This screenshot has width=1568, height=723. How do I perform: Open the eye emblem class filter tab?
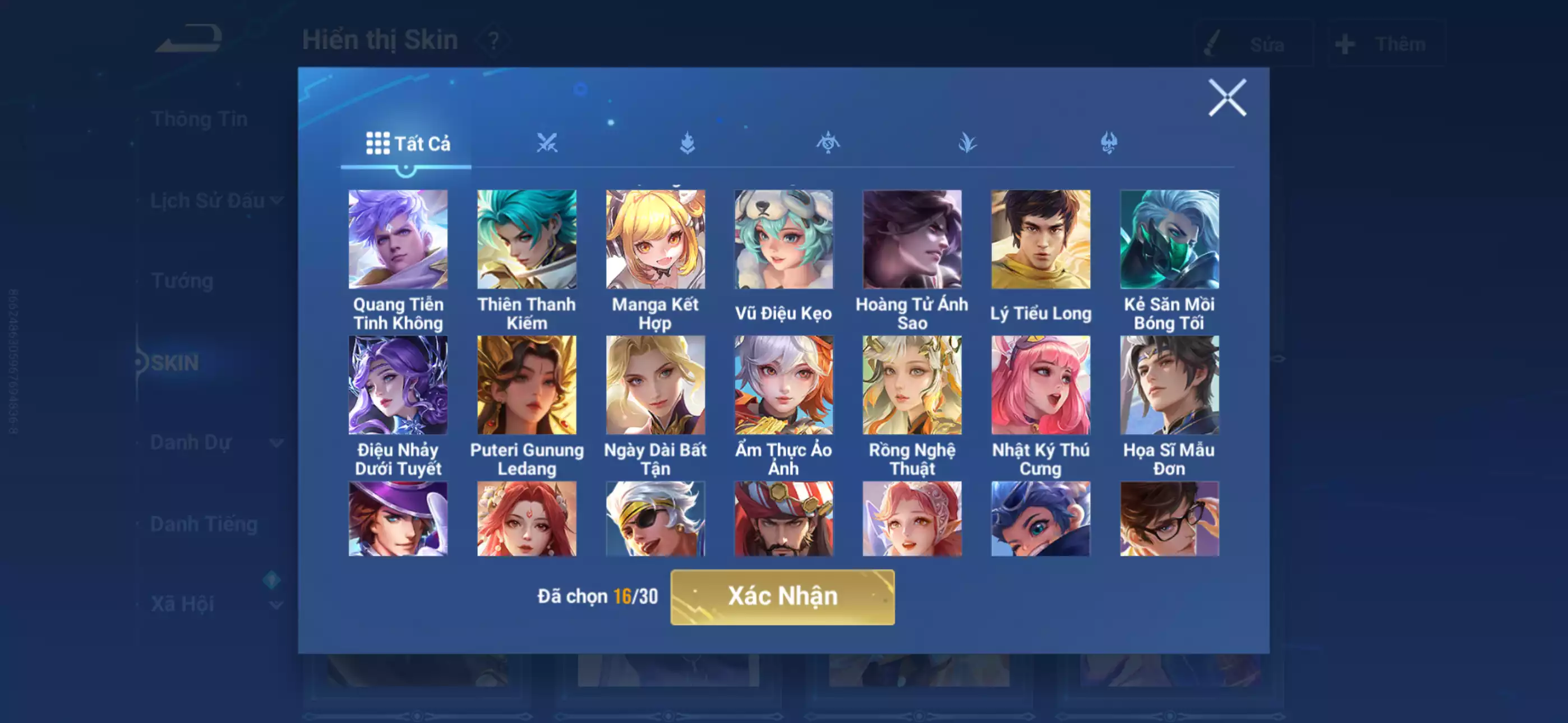[828, 142]
